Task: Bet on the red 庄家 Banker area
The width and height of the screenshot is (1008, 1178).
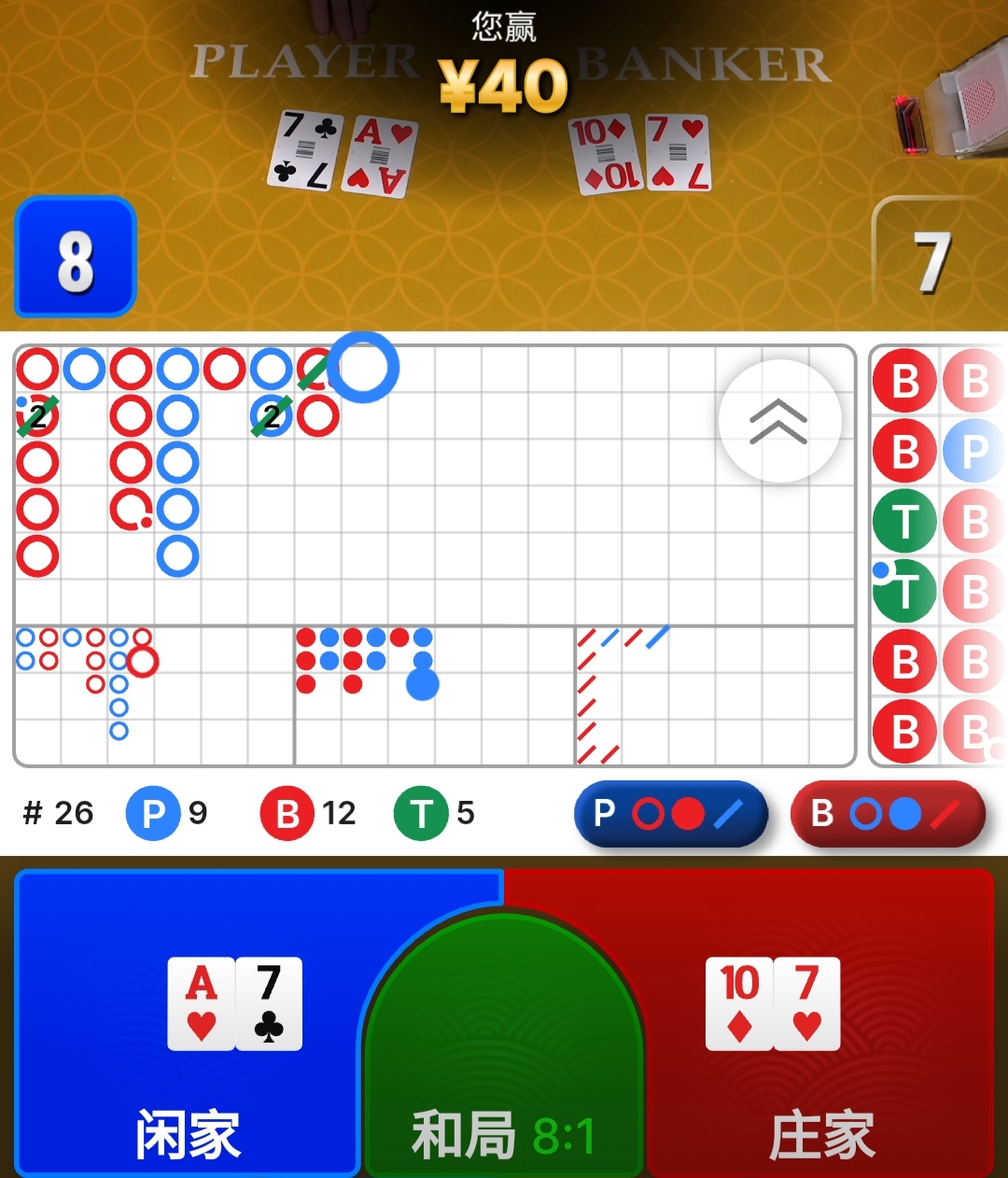Action: (821, 1027)
